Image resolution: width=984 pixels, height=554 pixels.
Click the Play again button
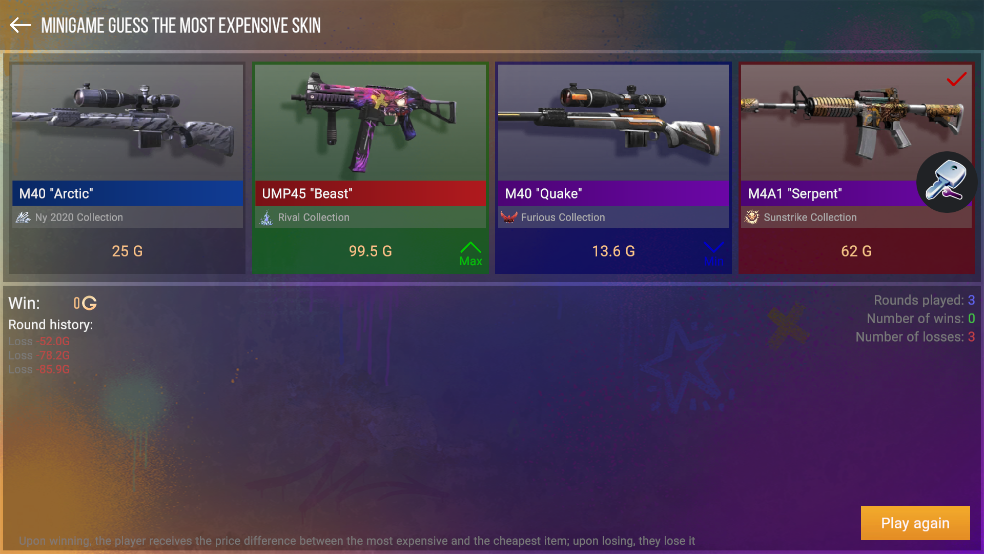click(915, 523)
